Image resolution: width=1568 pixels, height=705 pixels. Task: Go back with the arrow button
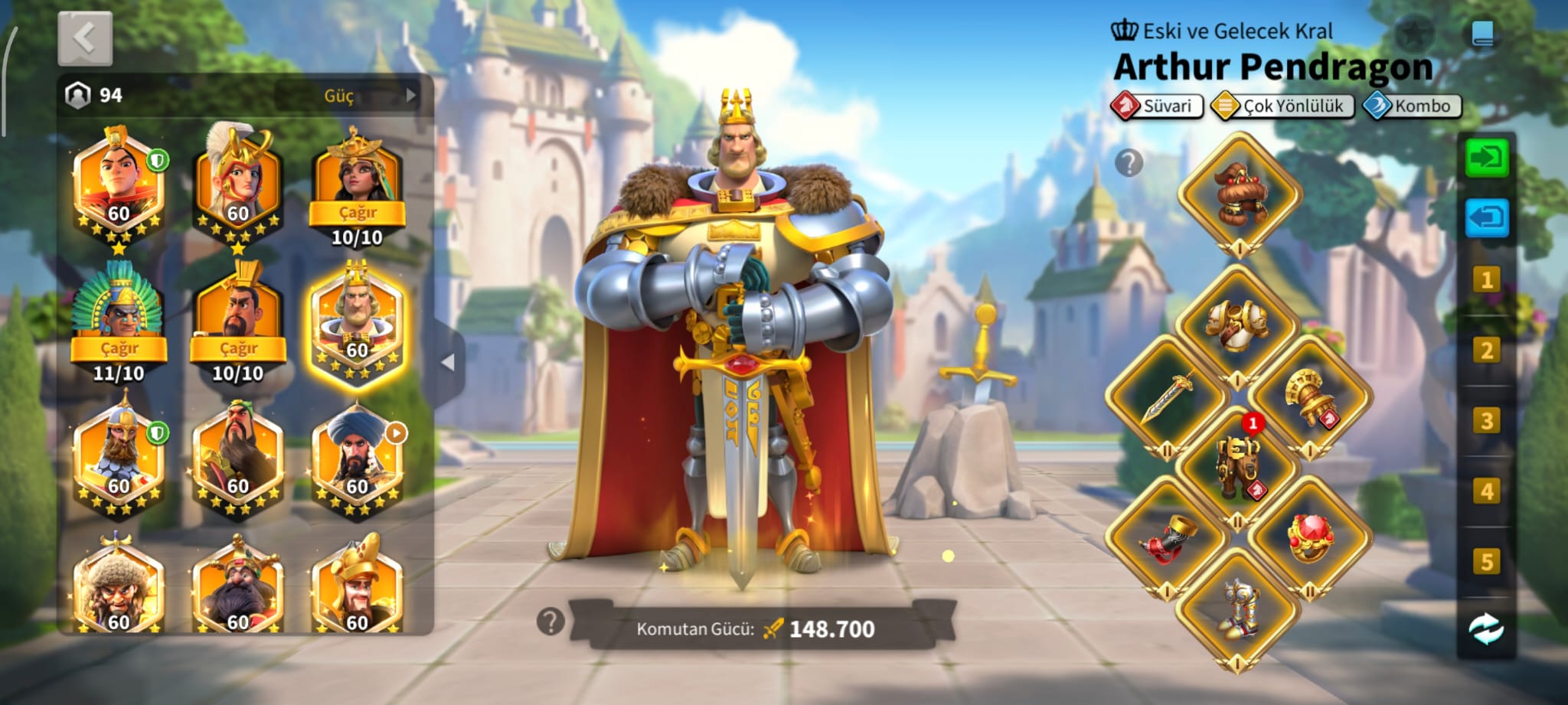[85, 38]
